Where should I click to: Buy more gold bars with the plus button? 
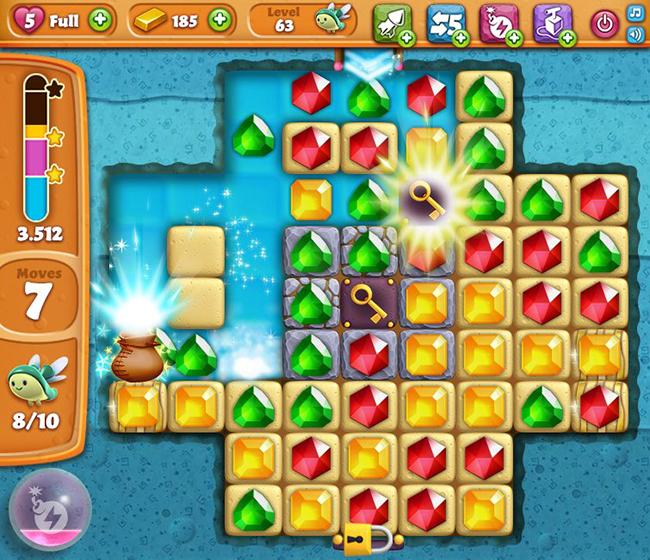(217, 19)
